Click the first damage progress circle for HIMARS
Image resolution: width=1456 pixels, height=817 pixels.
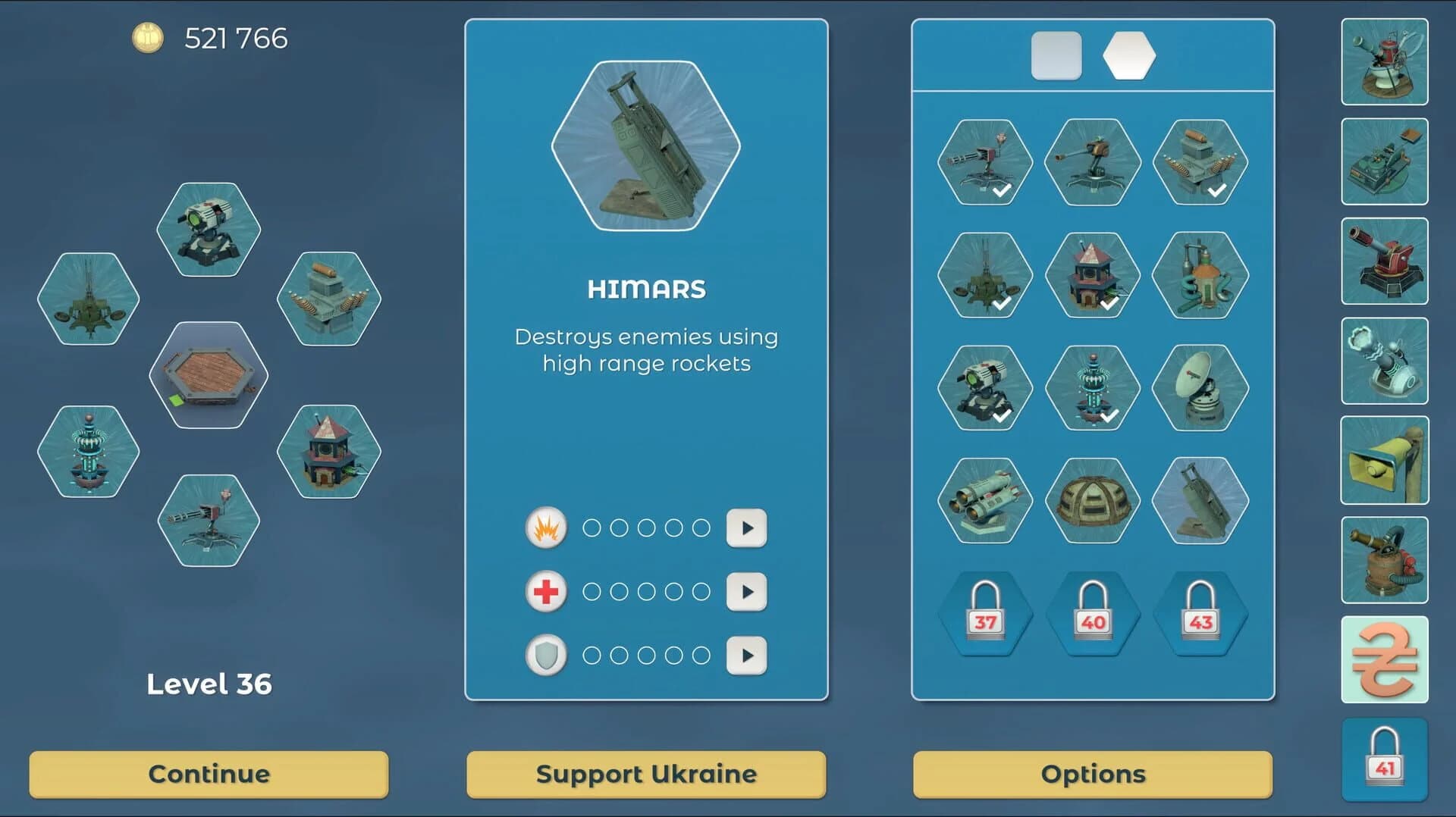tap(591, 528)
